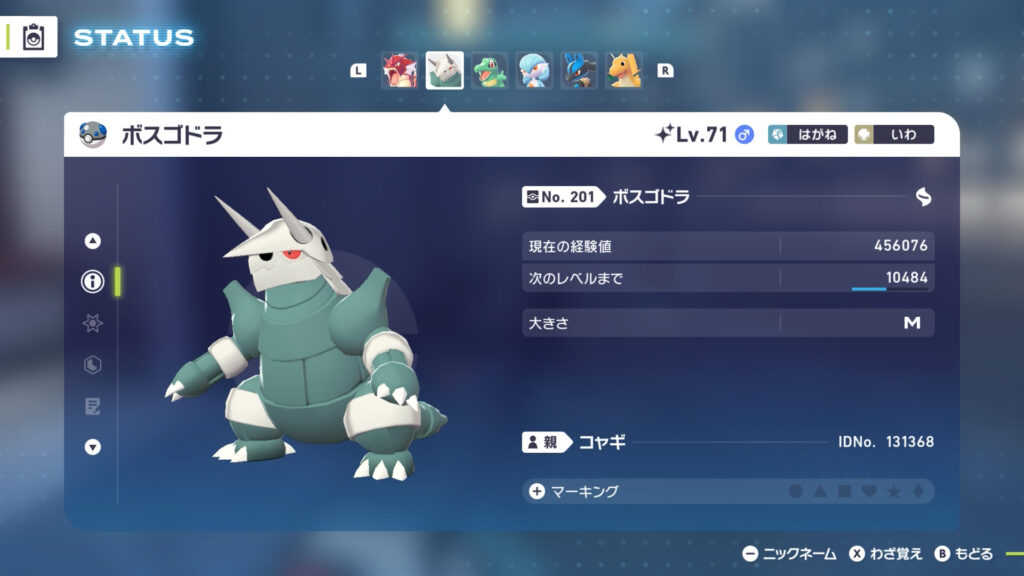Toggle the triangle marking symbol

820,491
